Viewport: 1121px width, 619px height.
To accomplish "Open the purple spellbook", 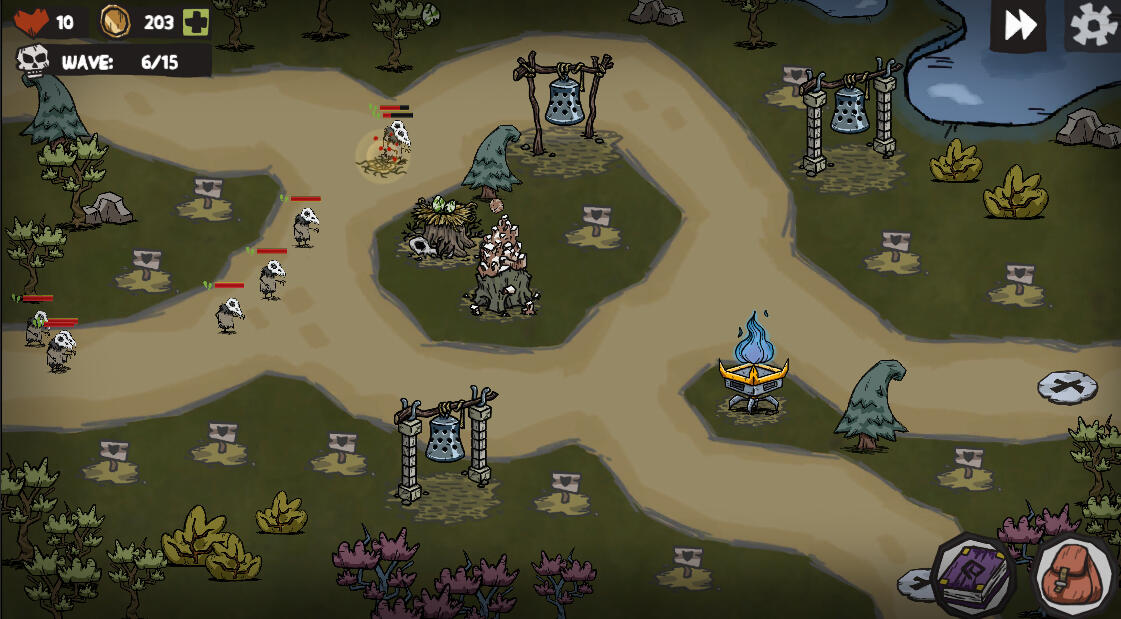I will coord(973,575).
